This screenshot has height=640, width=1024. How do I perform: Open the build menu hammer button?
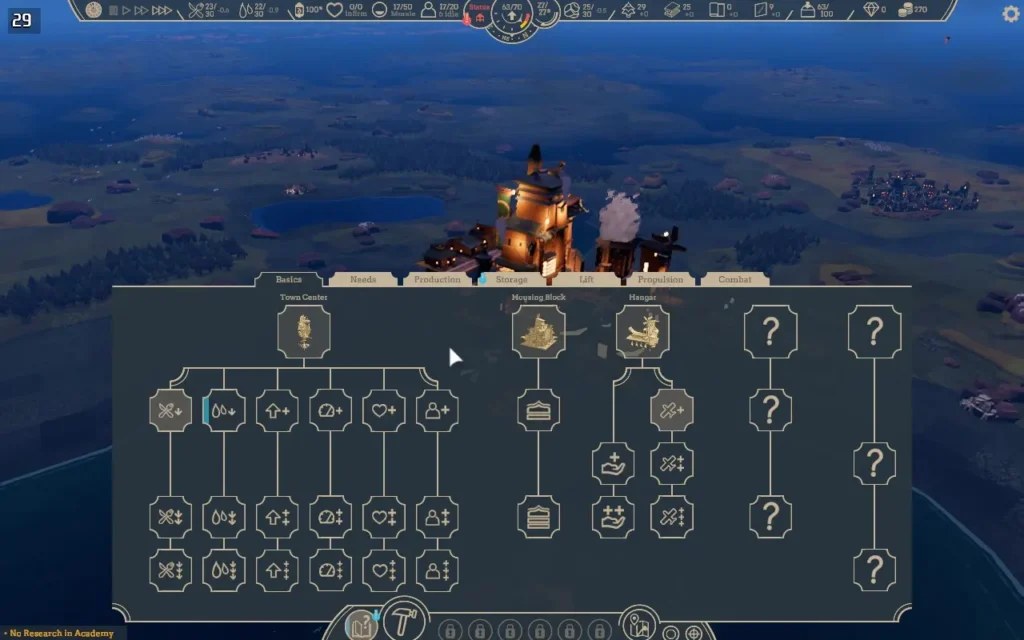tap(406, 624)
